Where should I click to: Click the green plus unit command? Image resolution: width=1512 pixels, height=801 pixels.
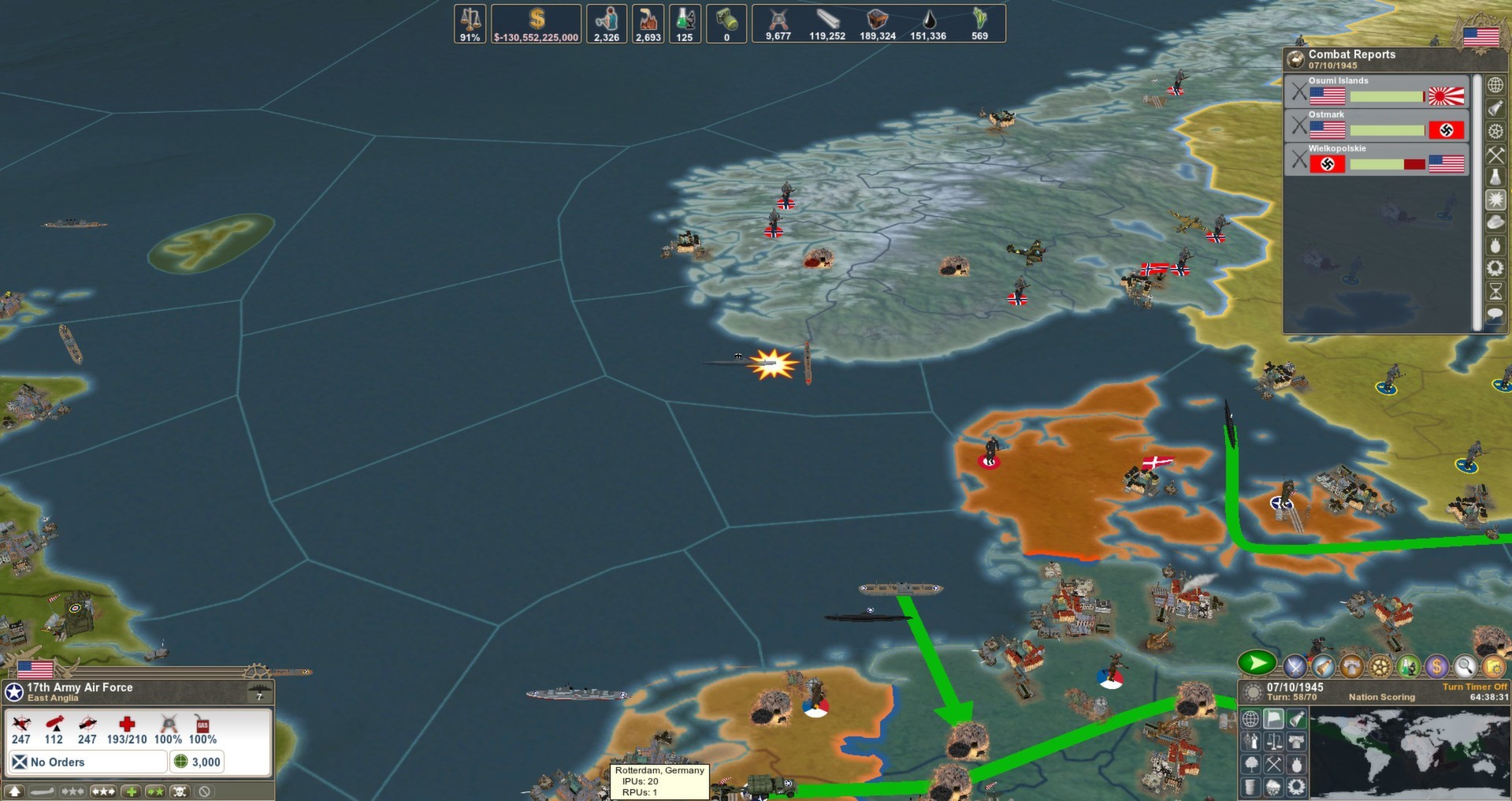pos(131,792)
